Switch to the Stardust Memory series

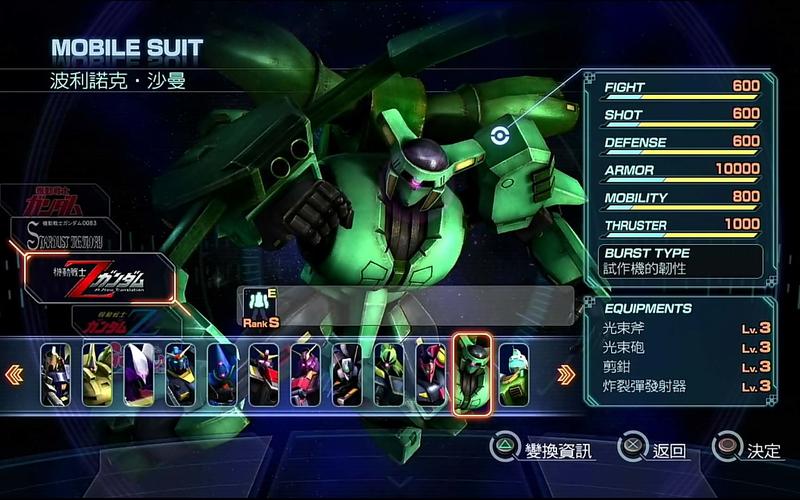[64, 235]
